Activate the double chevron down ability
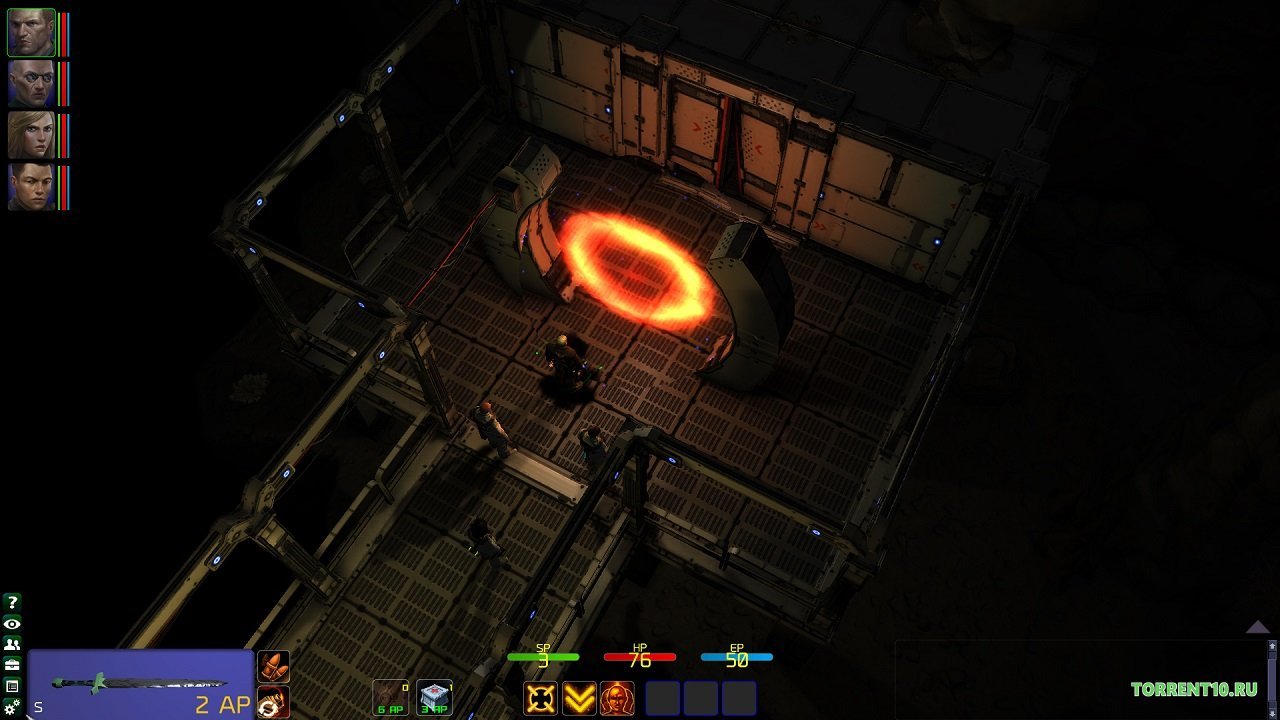Image resolution: width=1280 pixels, height=720 pixels. (579, 698)
